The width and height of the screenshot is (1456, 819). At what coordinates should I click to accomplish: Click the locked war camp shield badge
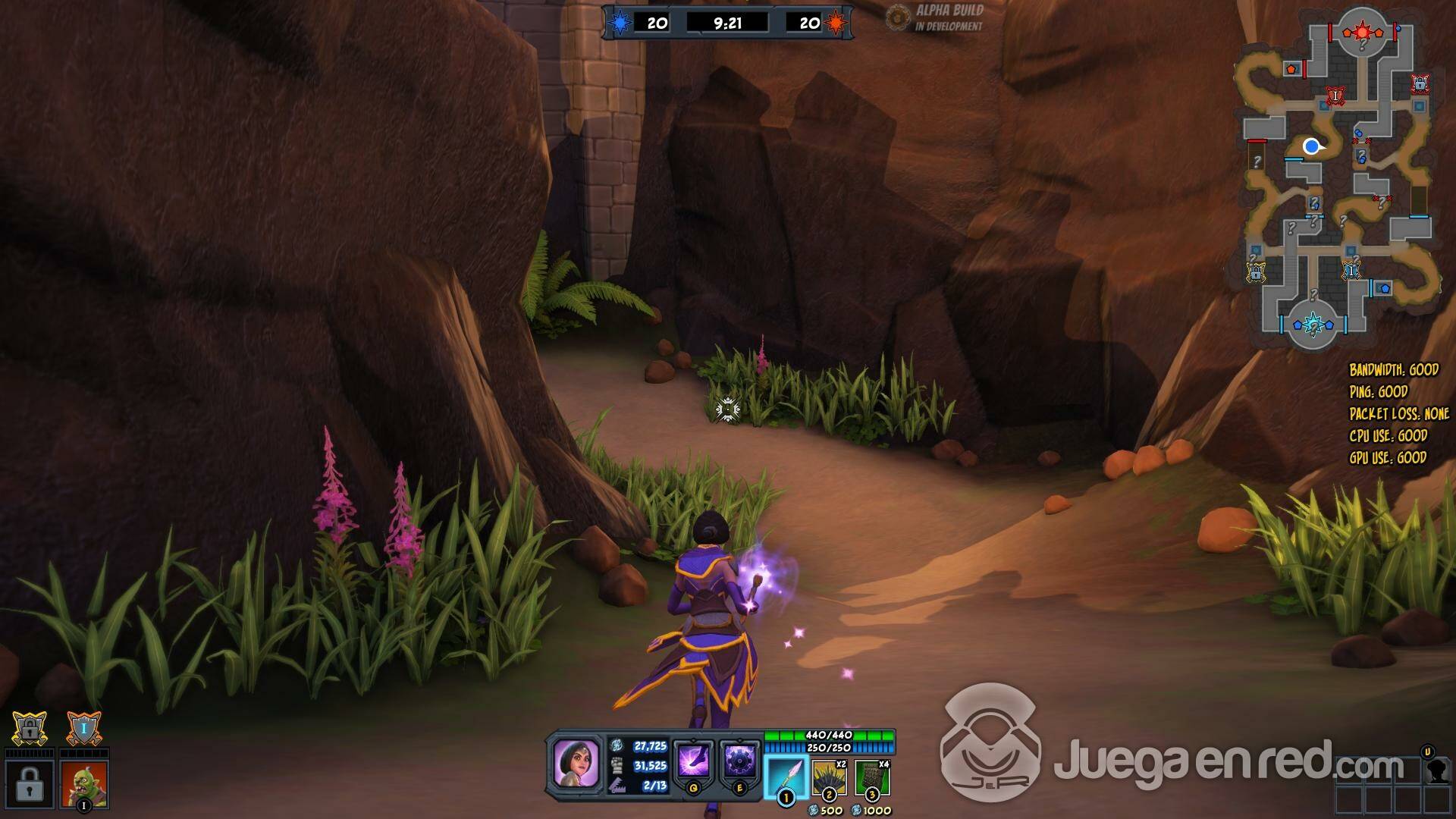coord(30,730)
